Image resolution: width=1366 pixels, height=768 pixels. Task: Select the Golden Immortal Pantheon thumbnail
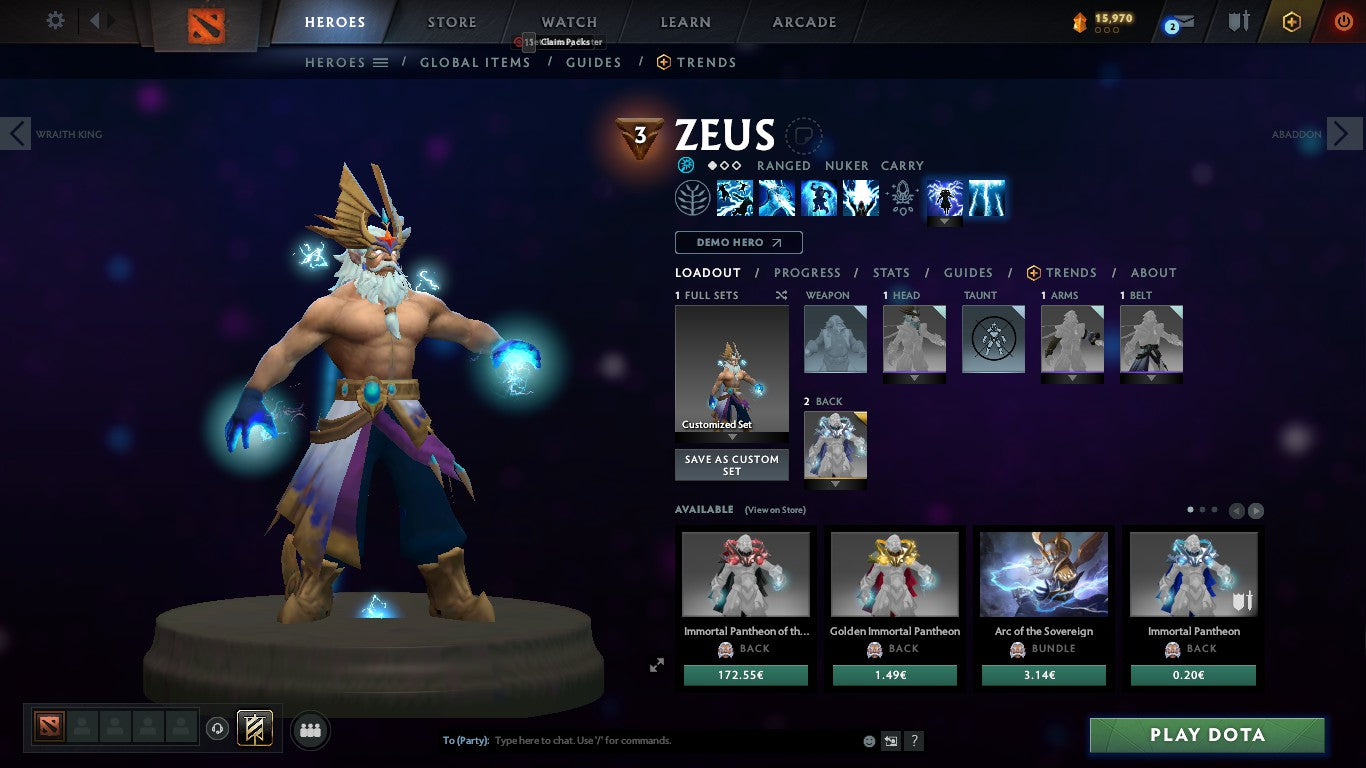(x=894, y=572)
